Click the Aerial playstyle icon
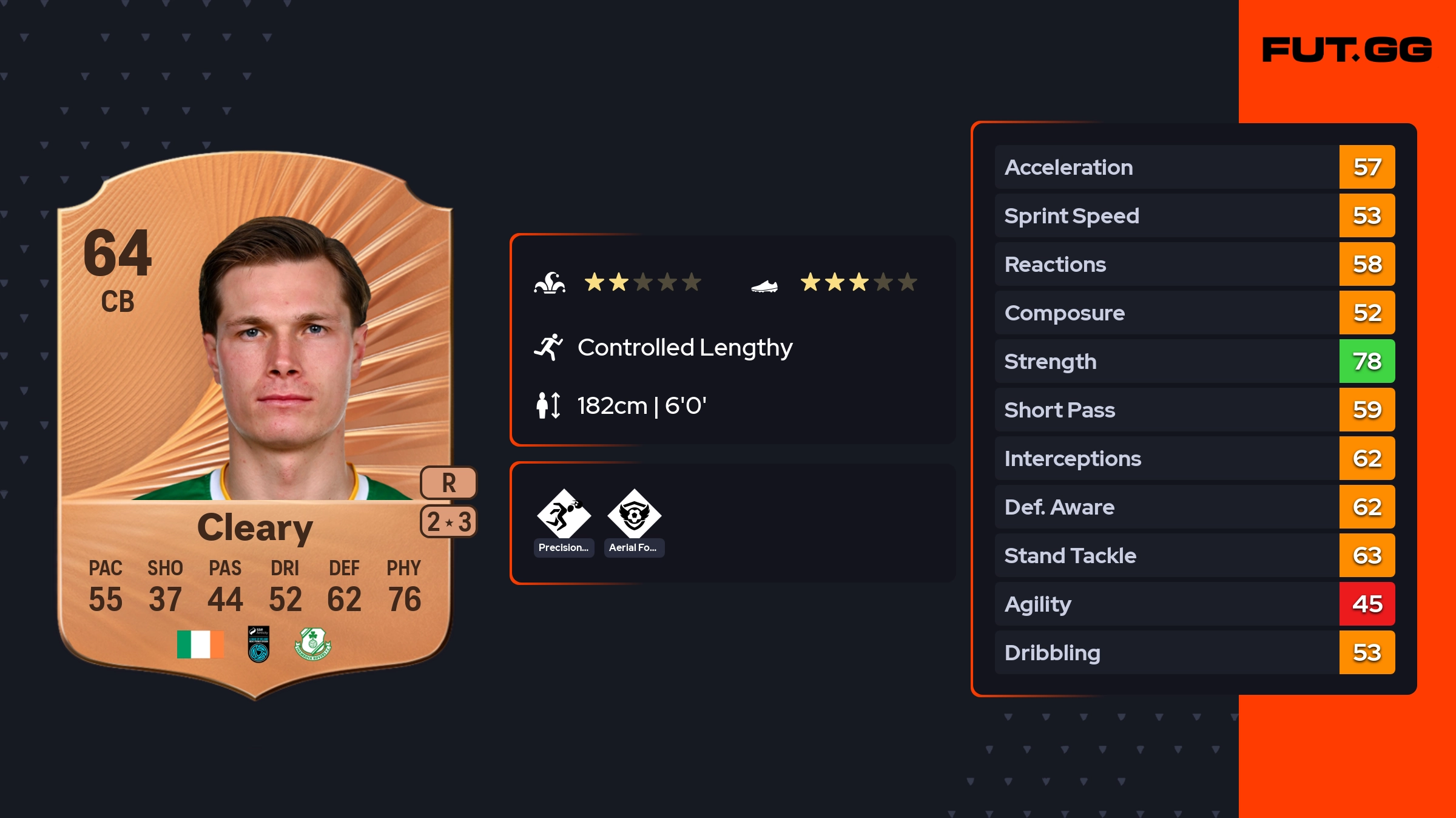1456x818 pixels. point(634,514)
